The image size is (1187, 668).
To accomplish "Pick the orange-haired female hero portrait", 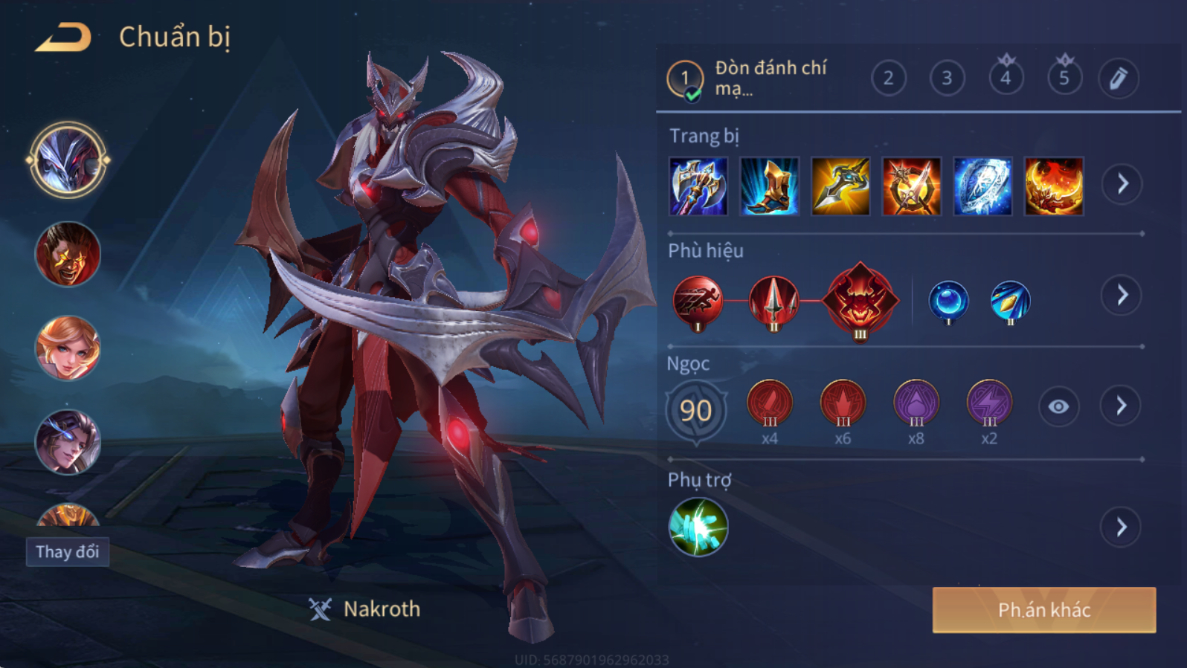I will click(68, 348).
